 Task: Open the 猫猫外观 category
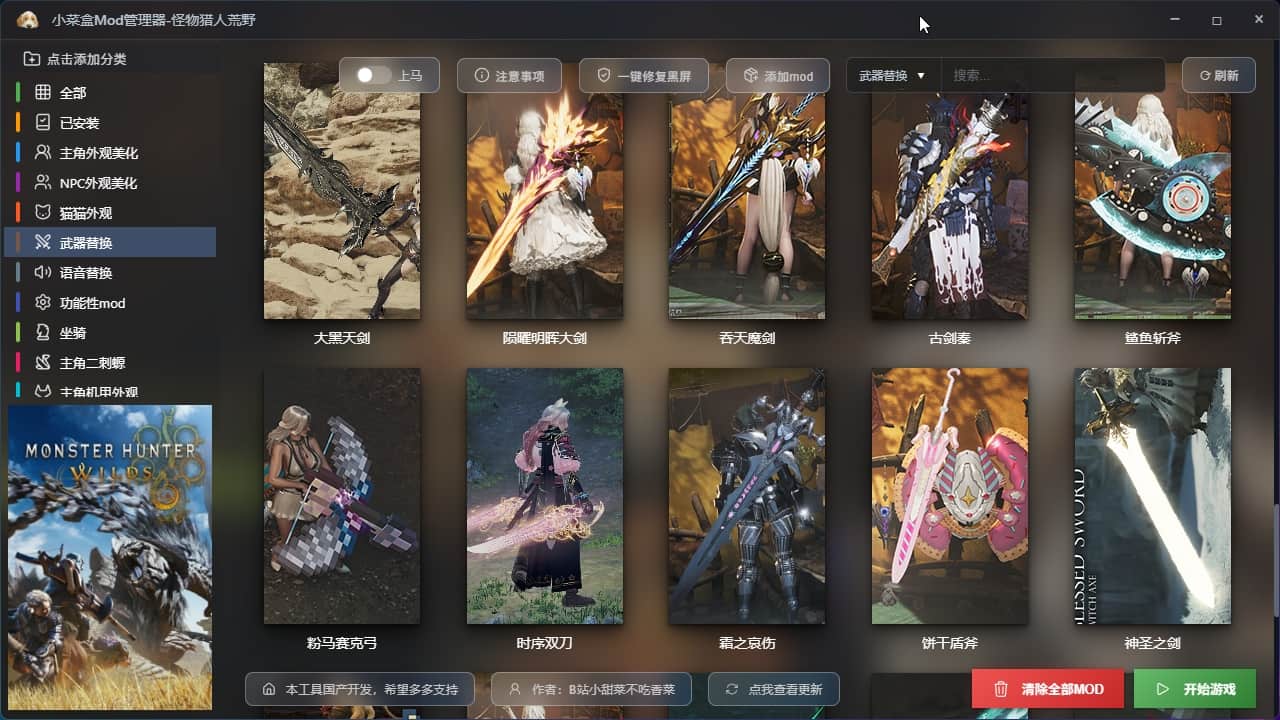[x=85, y=213]
